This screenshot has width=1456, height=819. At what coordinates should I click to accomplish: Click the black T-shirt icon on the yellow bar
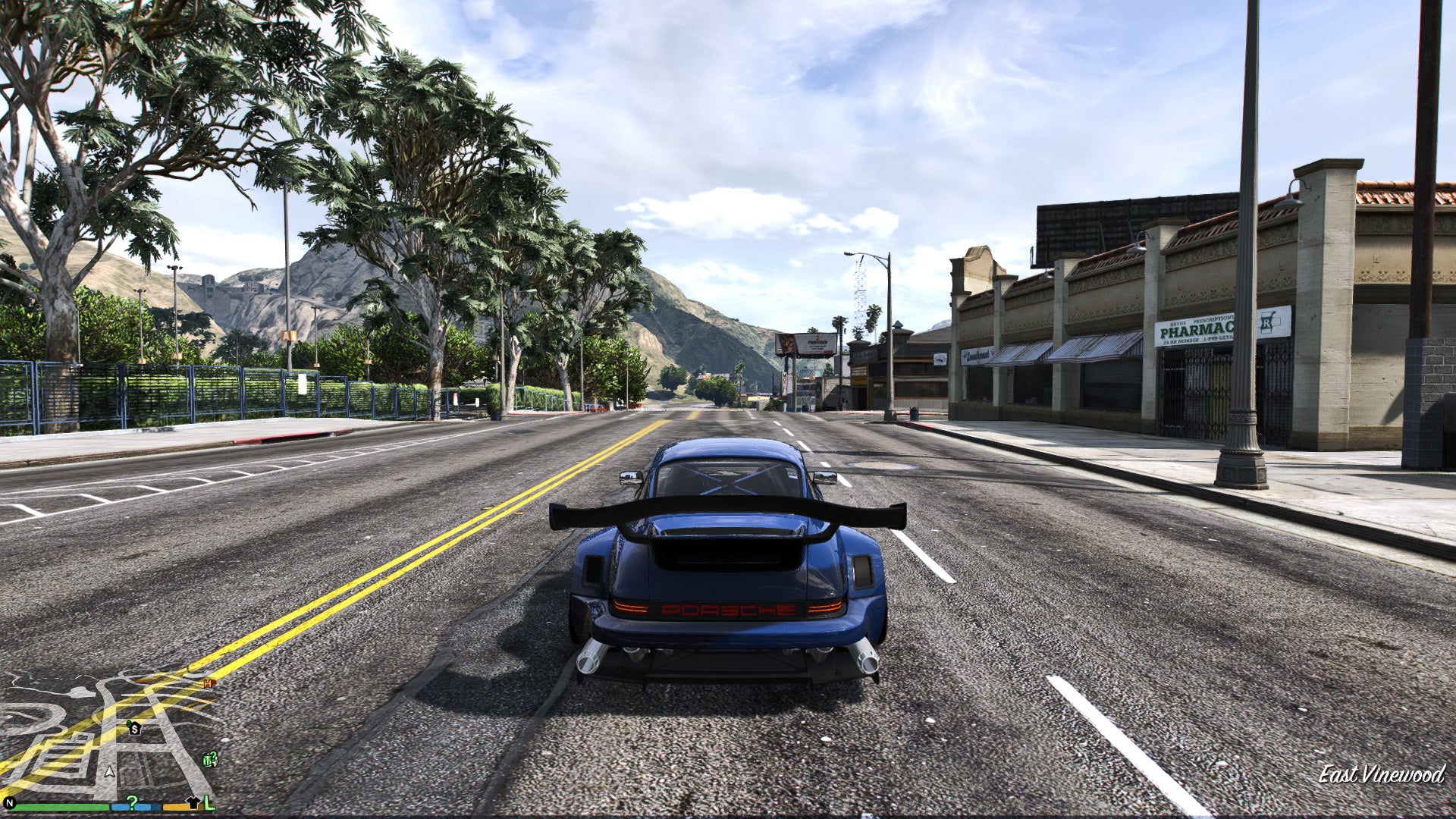point(194,803)
